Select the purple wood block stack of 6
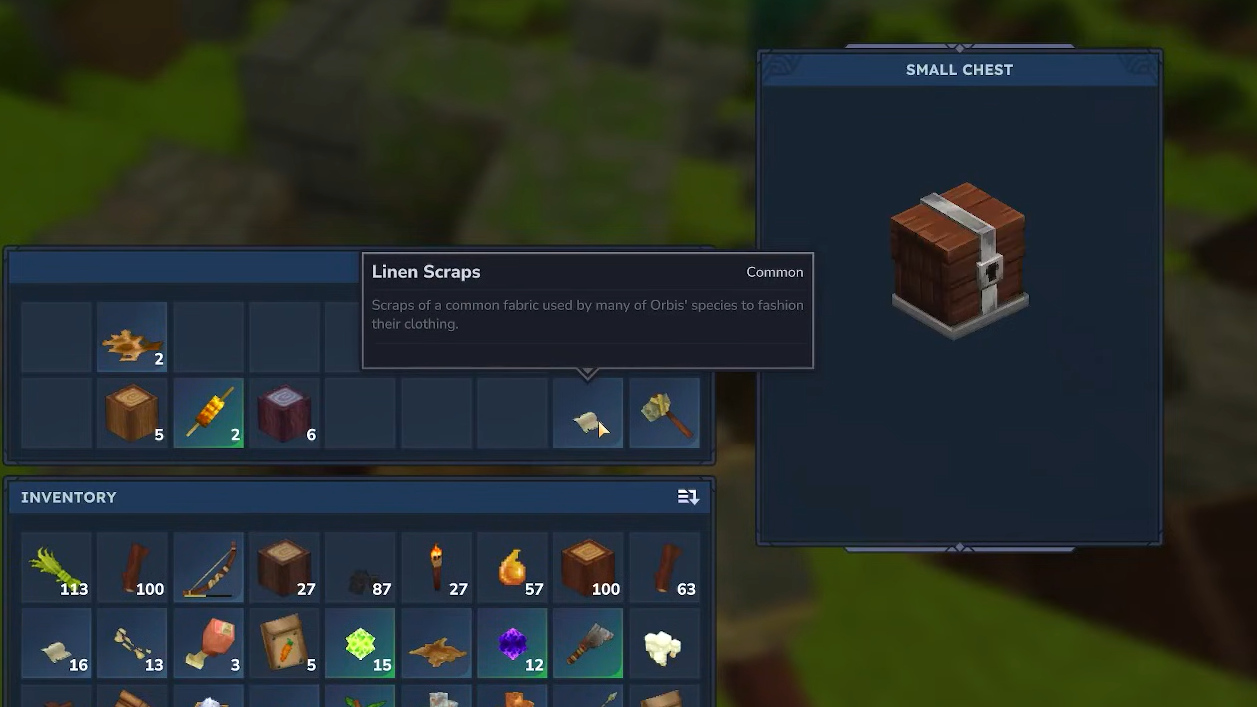Screen dimensions: 1257x707 click(x=284, y=413)
